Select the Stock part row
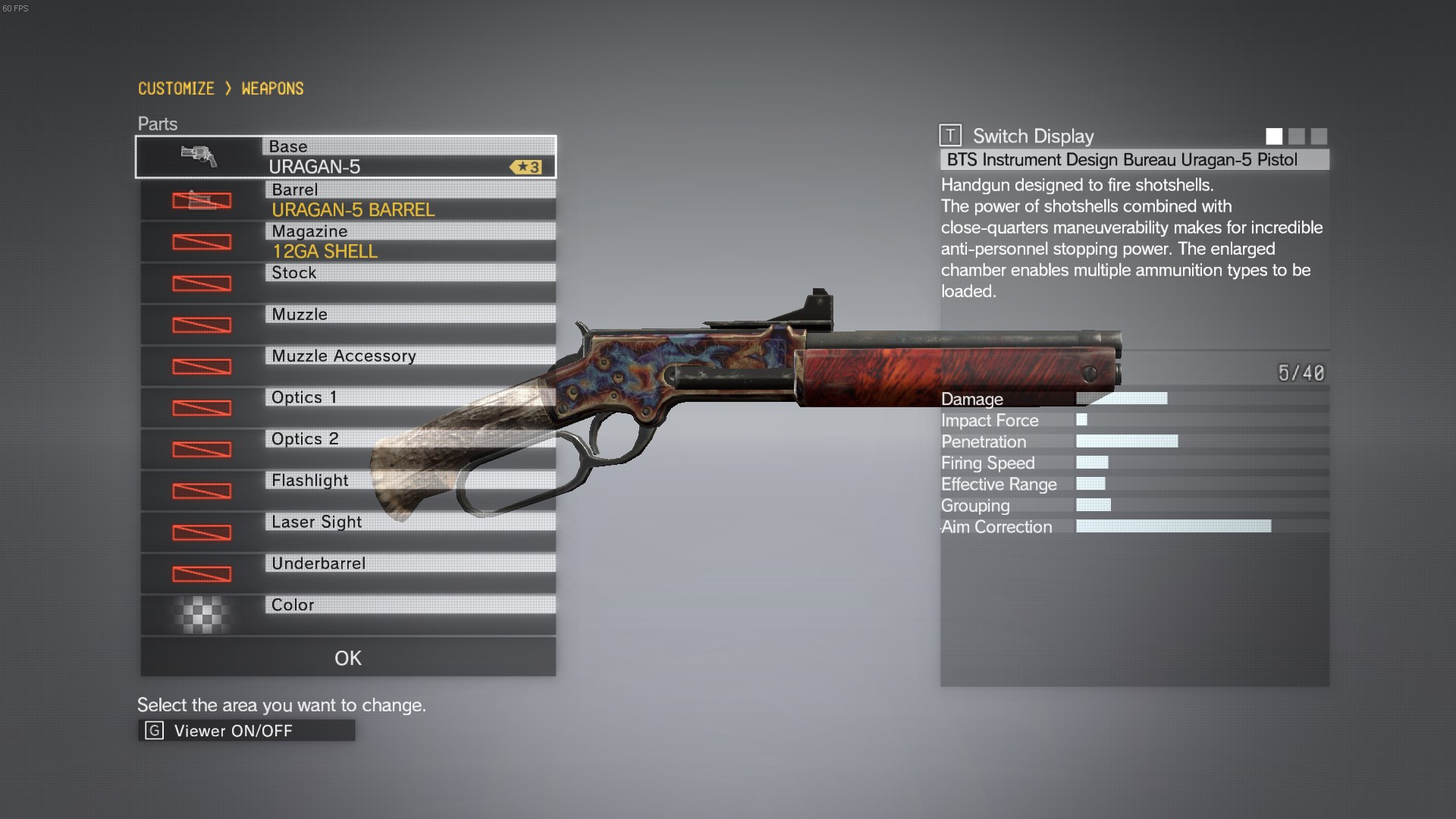This screenshot has height=819, width=1456. pos(347,283)
